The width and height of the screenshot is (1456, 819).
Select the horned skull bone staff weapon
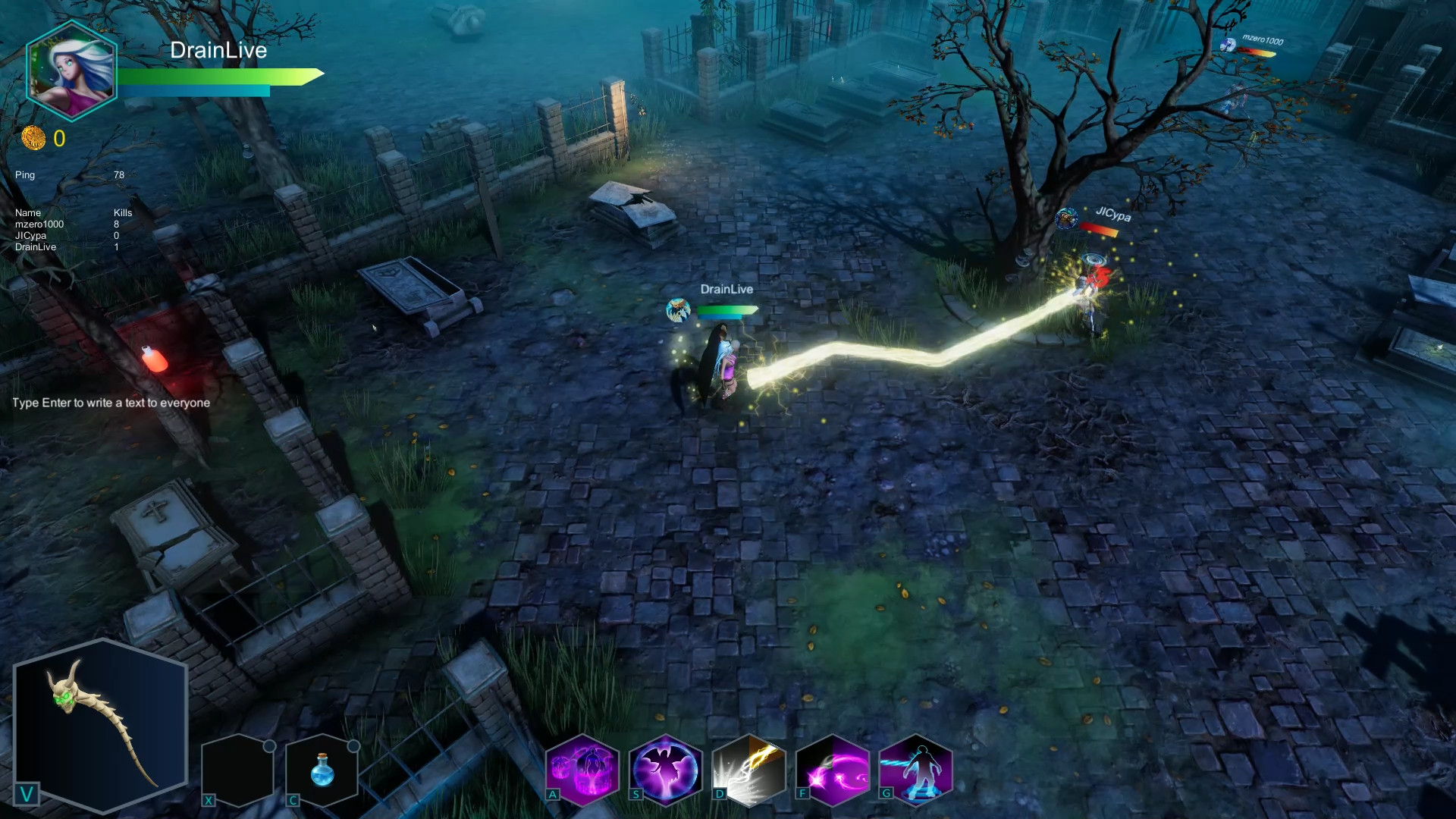(x=101, y=723)
